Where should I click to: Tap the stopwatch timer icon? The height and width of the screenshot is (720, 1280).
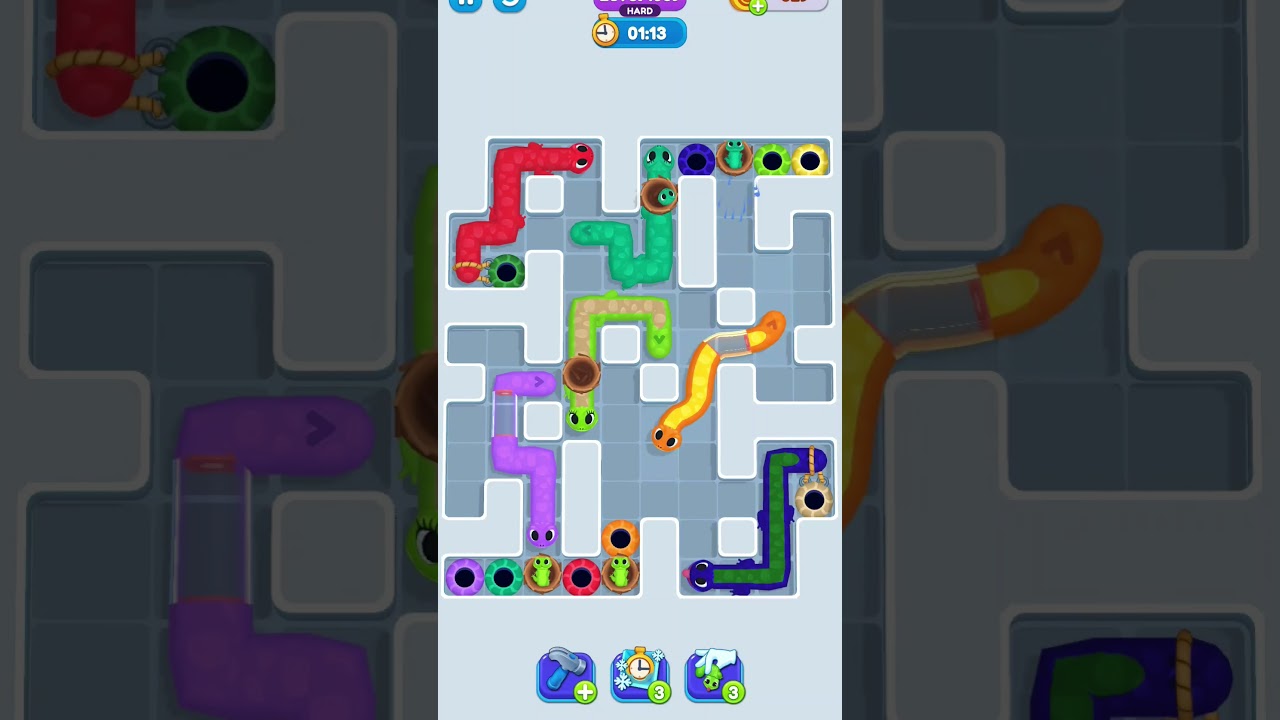coord(604,31)
